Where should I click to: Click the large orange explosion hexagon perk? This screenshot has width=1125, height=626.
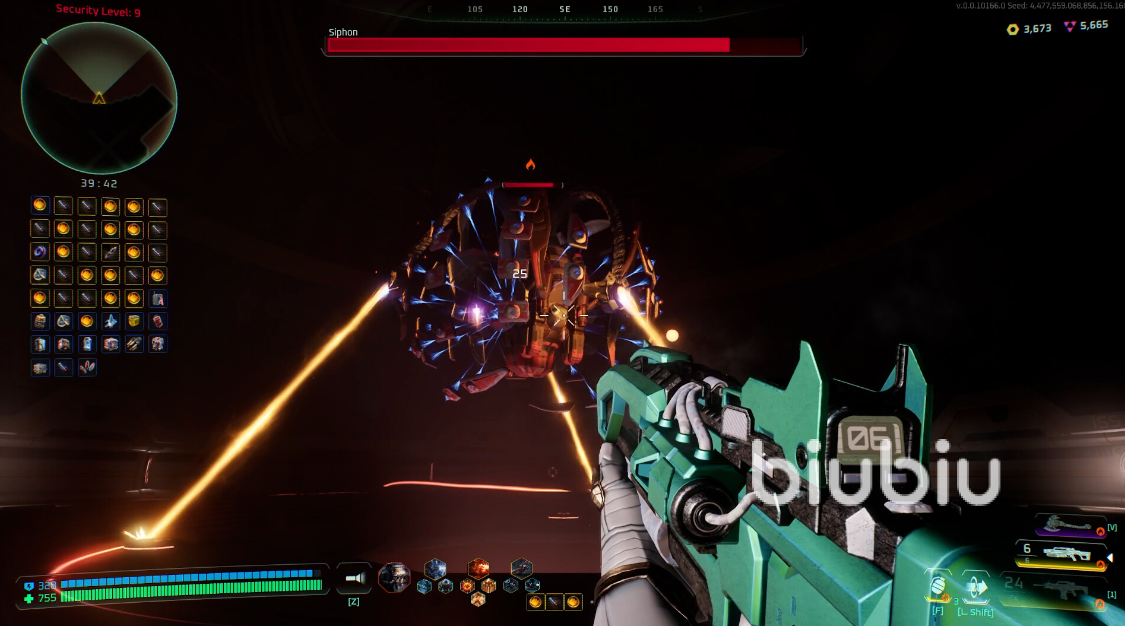[479, 568]
